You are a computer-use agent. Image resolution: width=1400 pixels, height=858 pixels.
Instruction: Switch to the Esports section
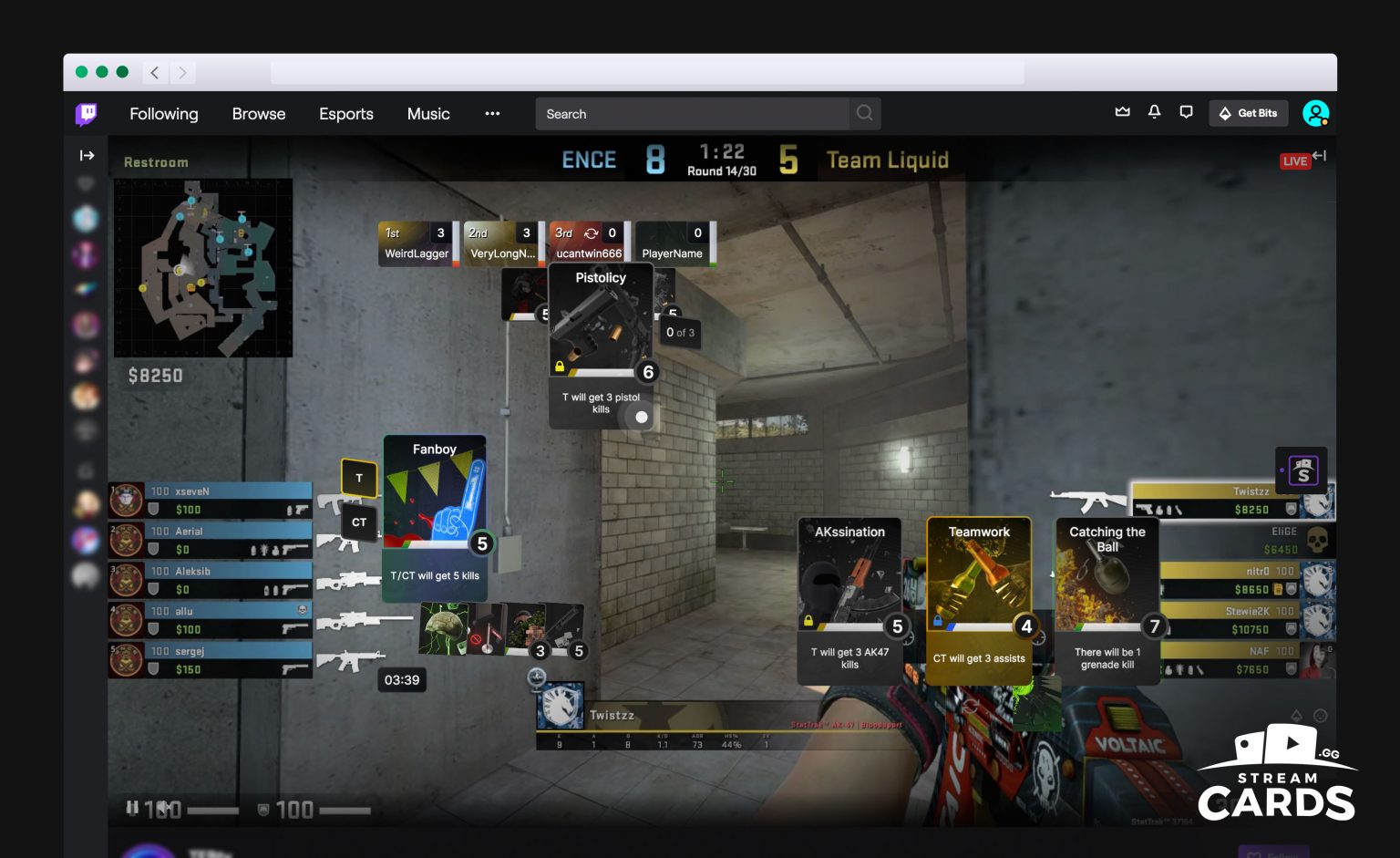[346, 113]
